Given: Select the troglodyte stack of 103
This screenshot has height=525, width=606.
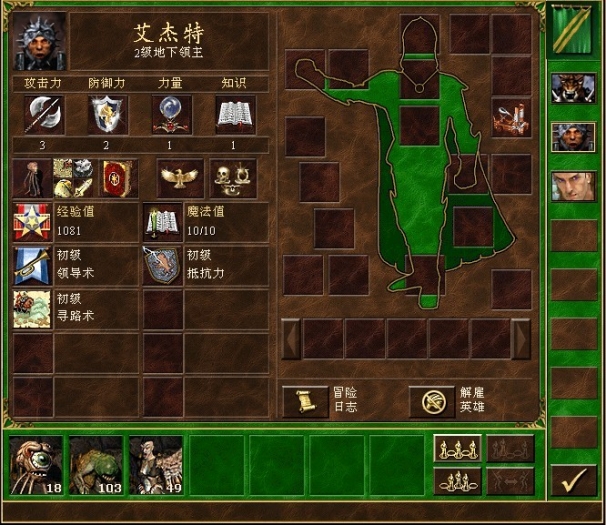Looking at the screenshot, I should pos(96,465).
